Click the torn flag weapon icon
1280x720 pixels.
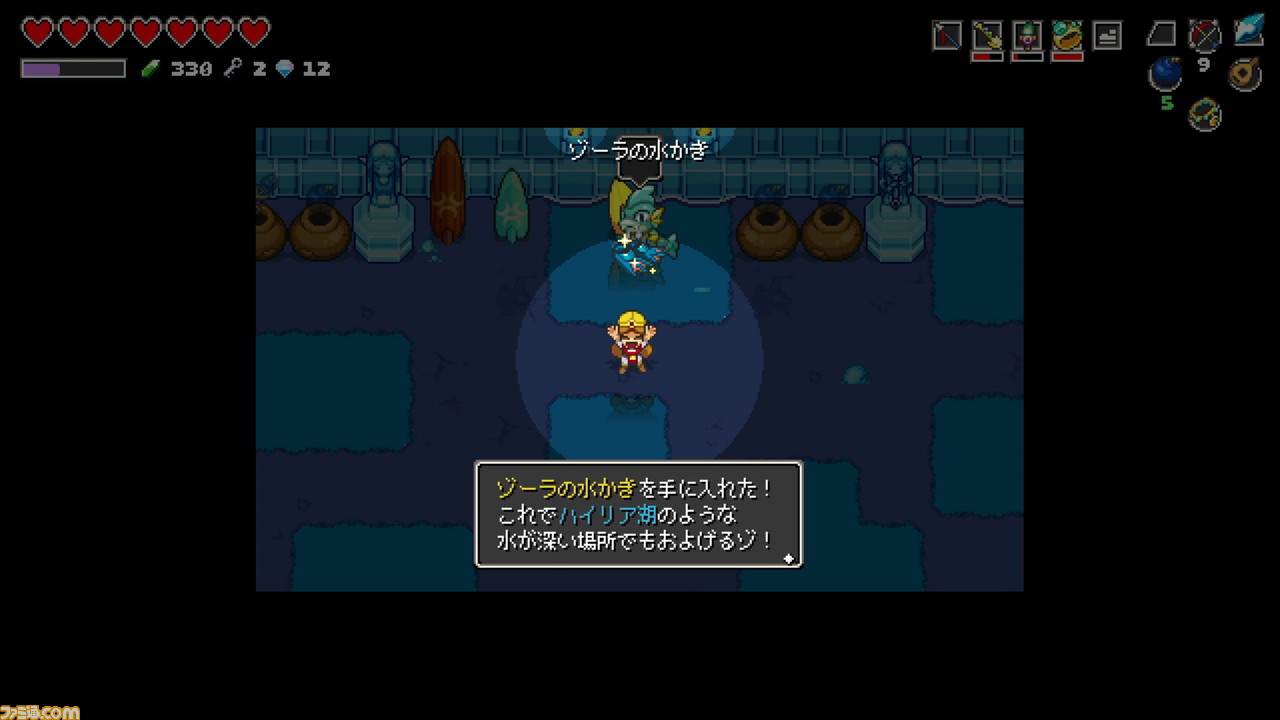pos(945,33)
